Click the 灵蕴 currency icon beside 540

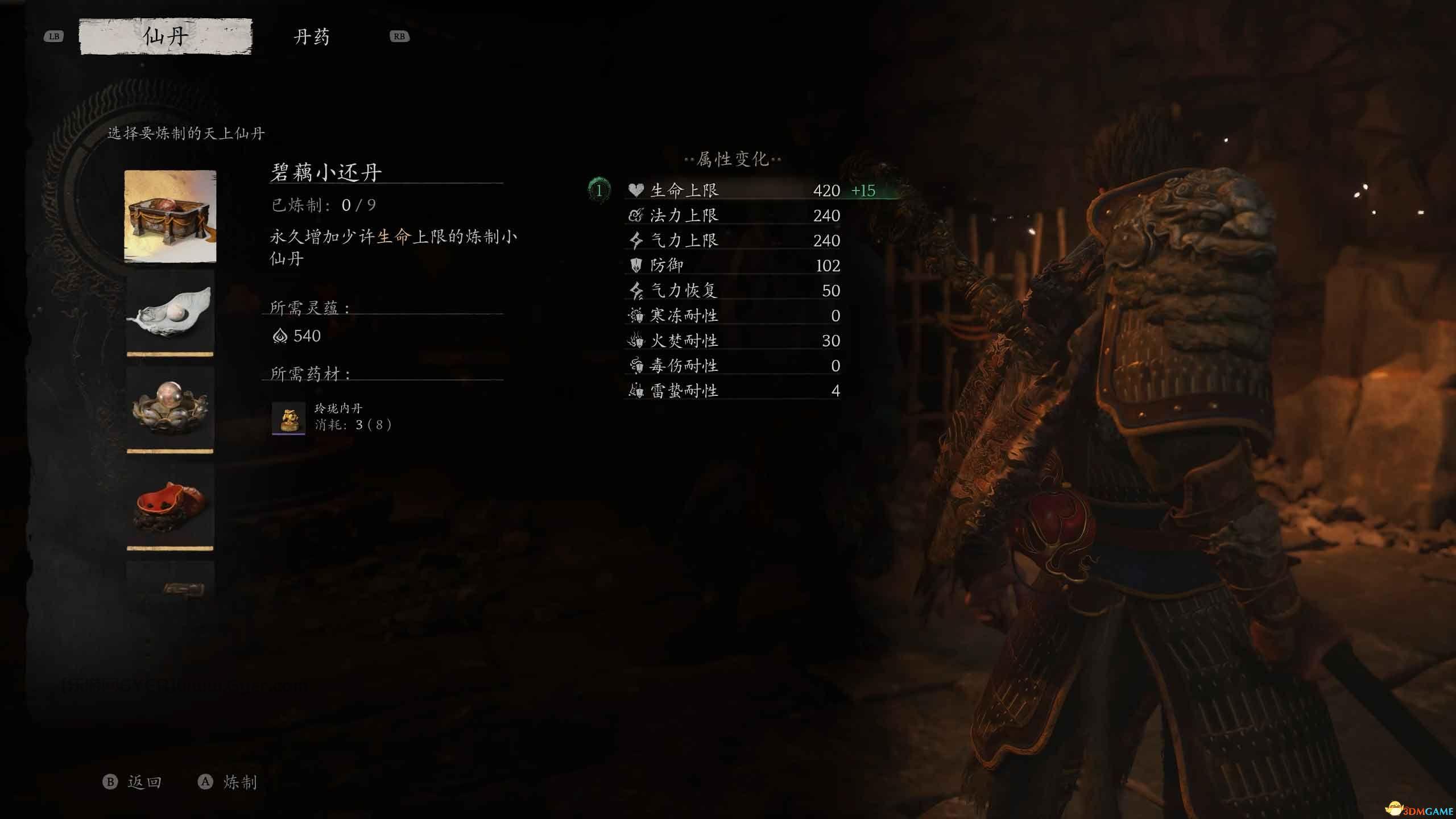tap(281, 336)
